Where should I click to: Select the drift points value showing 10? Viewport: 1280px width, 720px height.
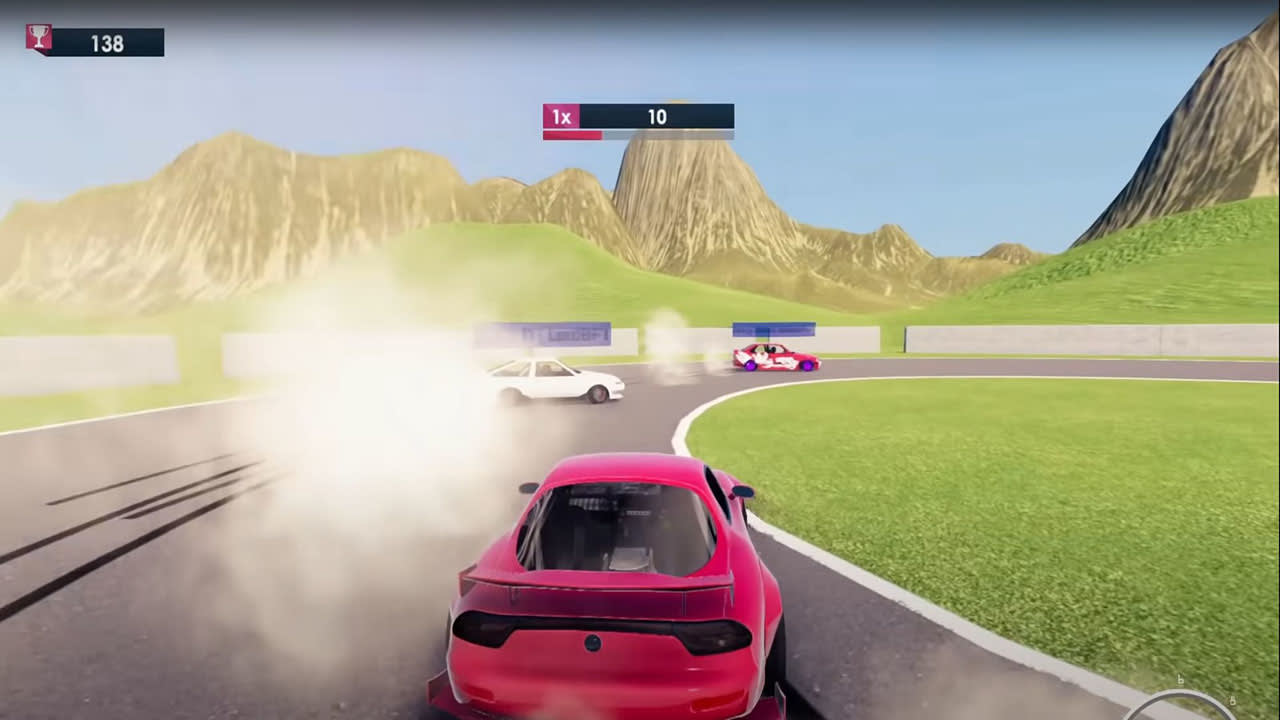click(657, 117)
